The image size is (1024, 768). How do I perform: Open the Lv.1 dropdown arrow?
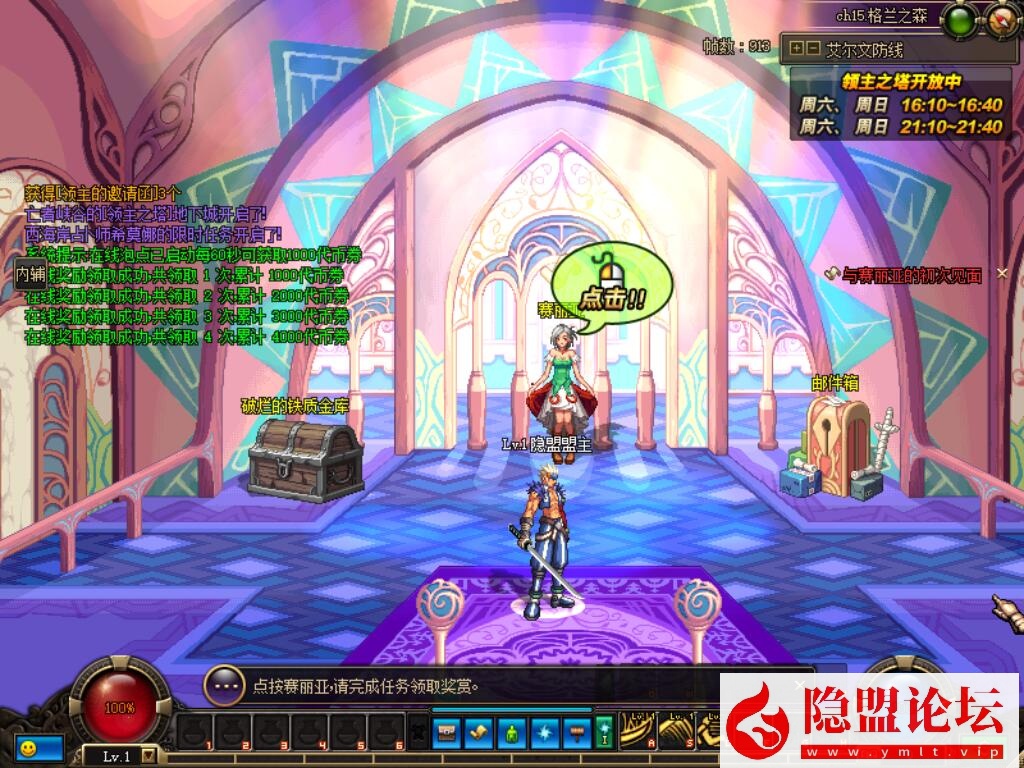(149, 756)
